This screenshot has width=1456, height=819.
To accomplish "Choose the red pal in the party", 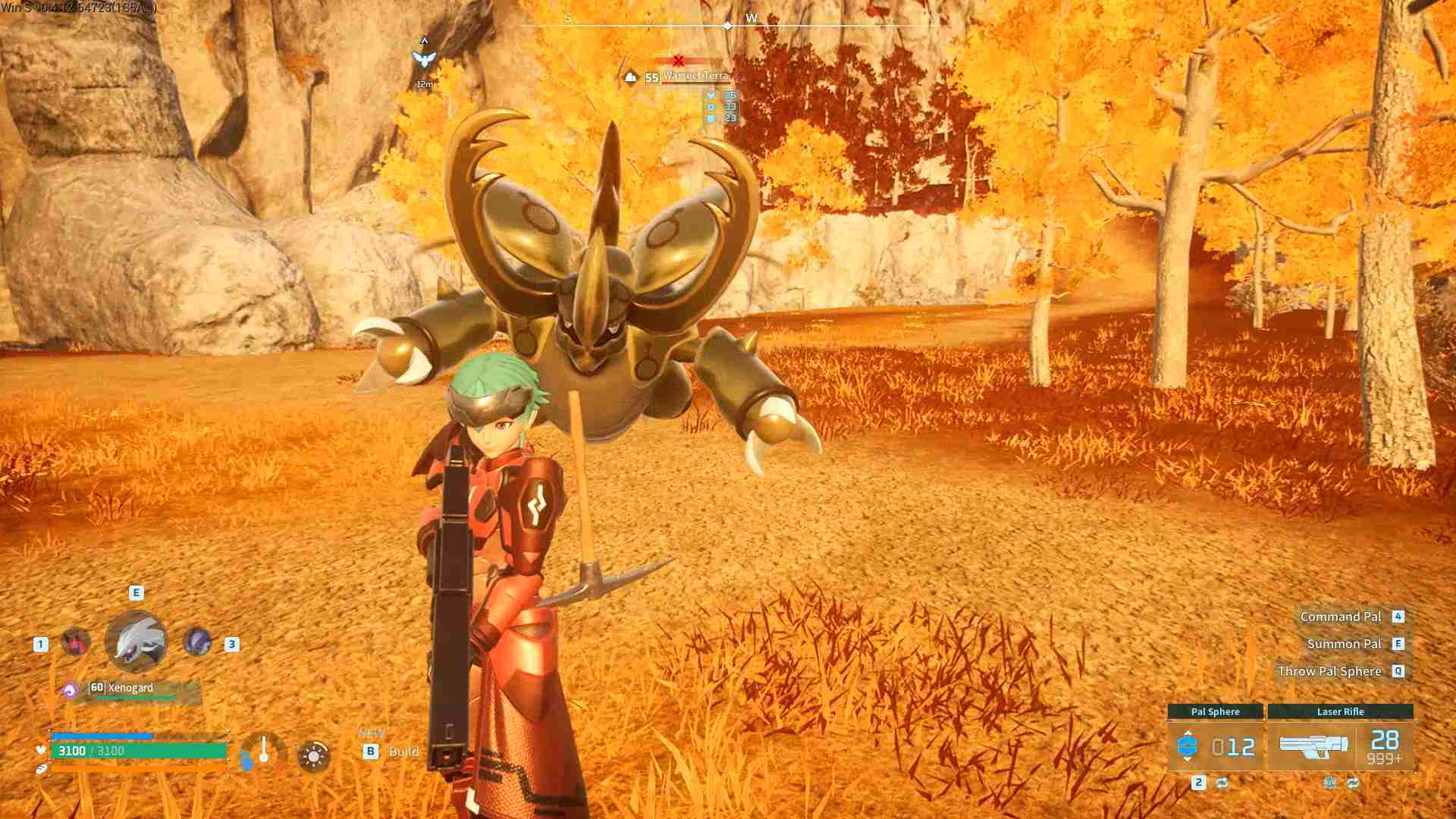I will (x=76, y=643).
